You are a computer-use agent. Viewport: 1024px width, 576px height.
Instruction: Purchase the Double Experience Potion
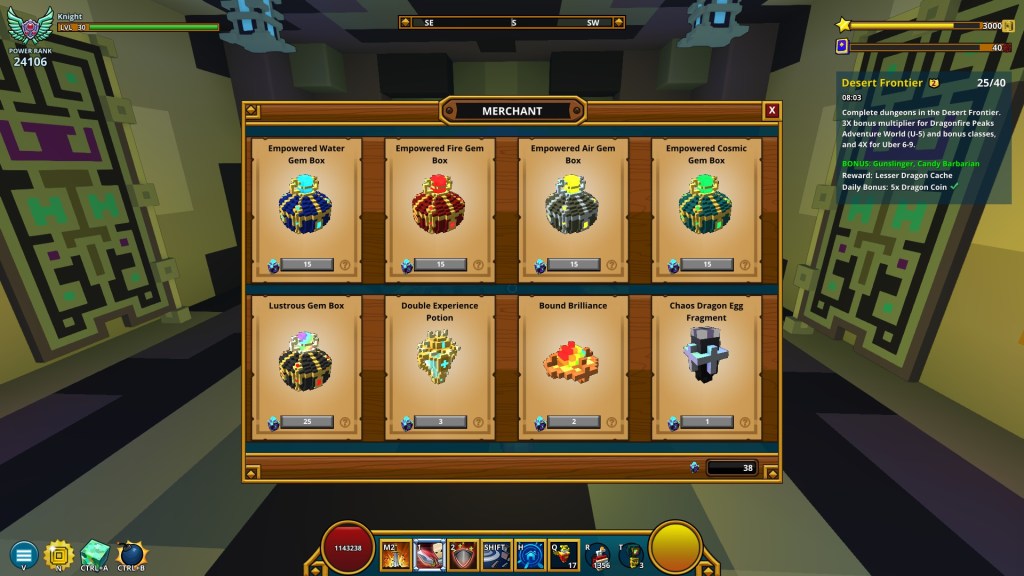pos(440,422)
